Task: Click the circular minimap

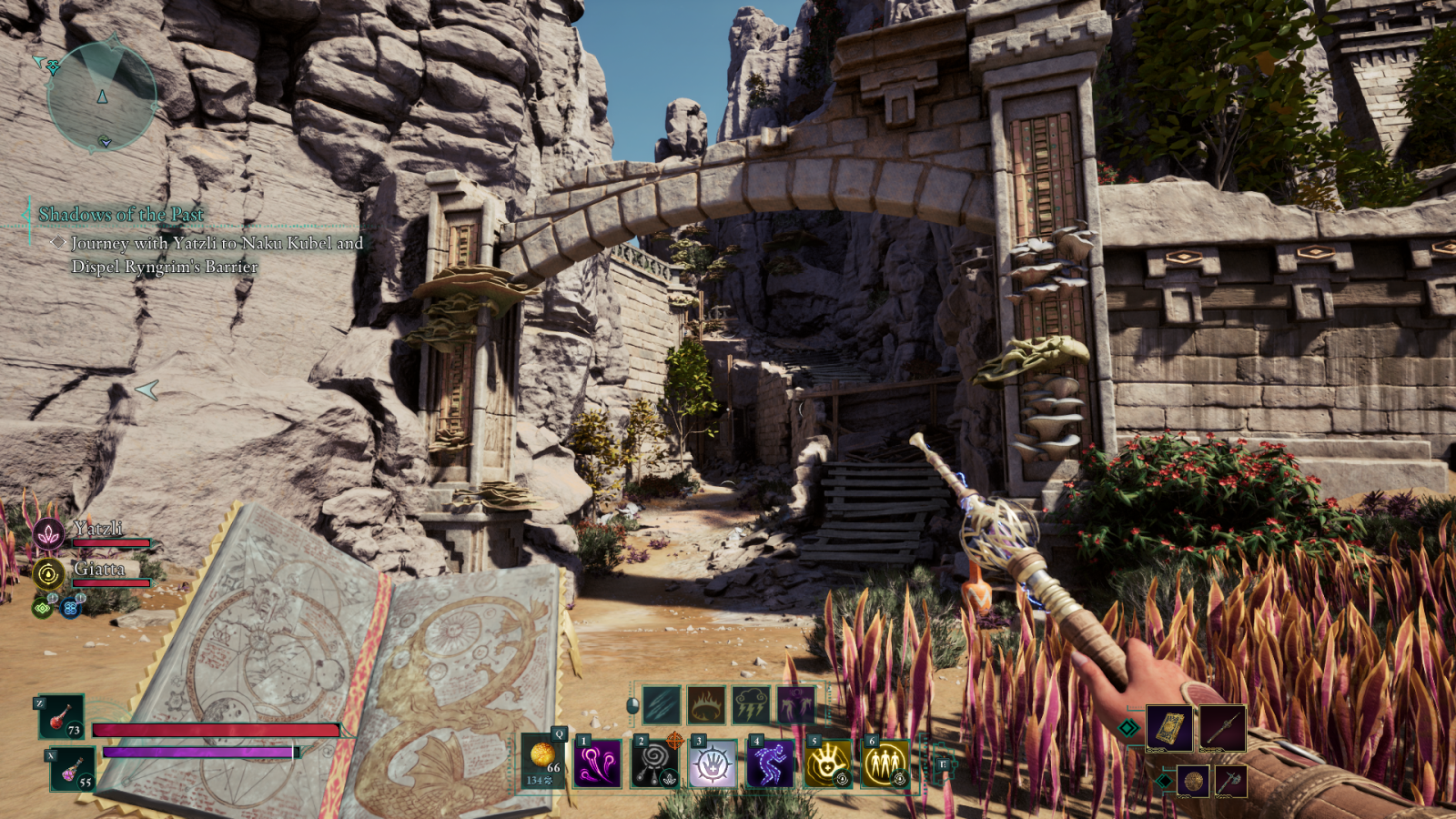Action: [102, 96]
